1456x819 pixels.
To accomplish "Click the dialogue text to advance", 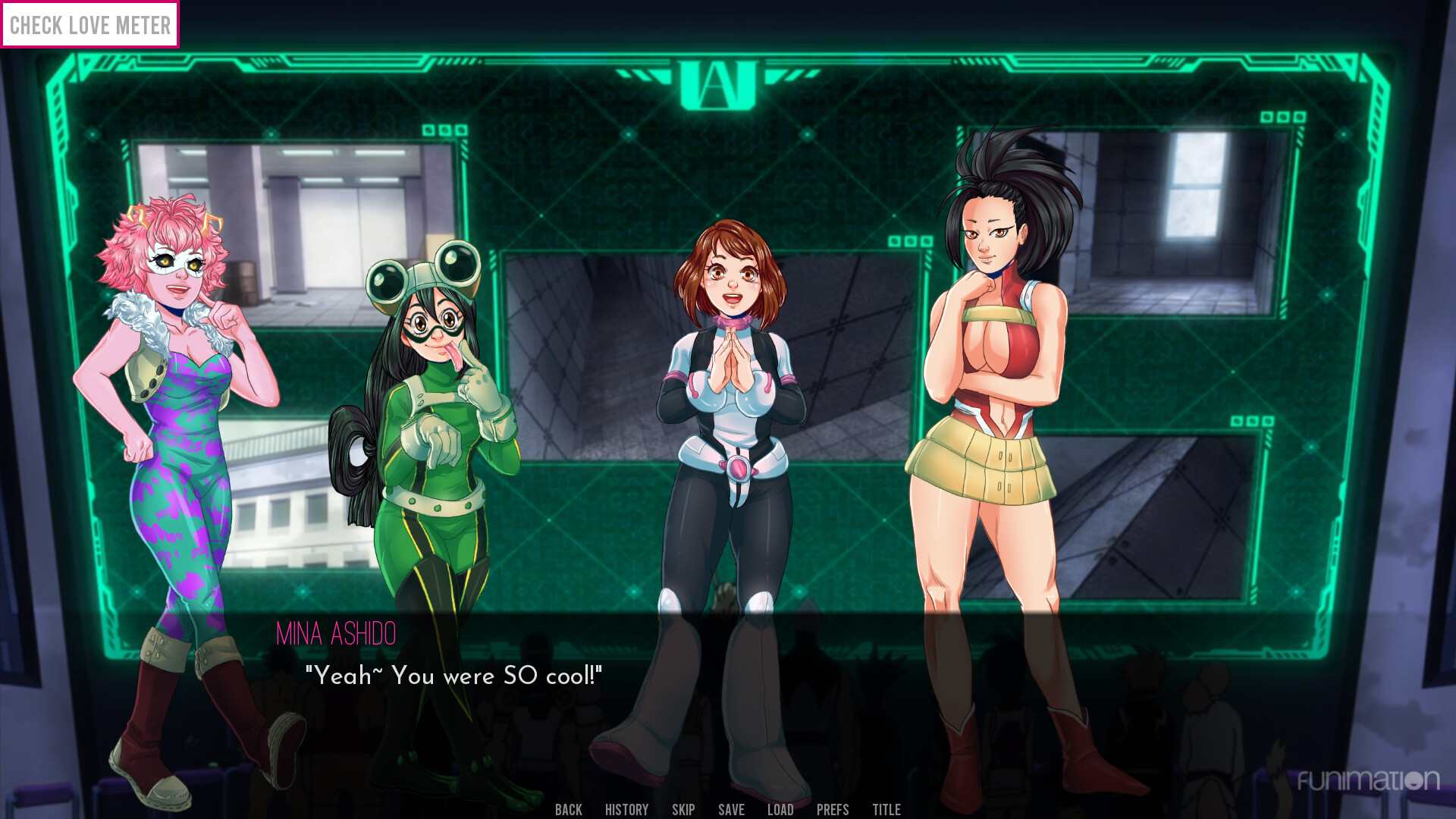I will [453, 675].
